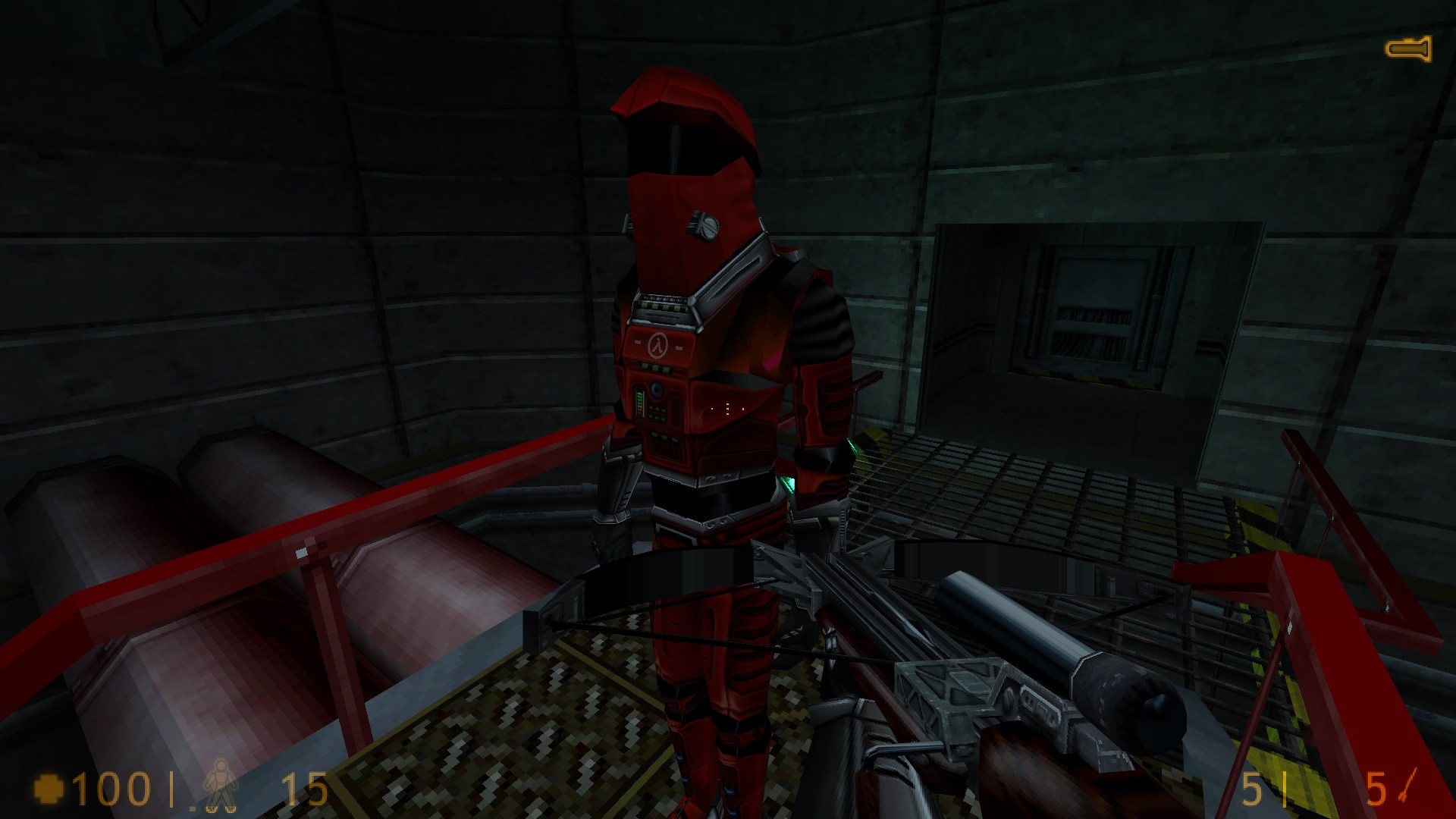This screenshot has width=1456, height=819.
Task: Click the silver badge on the guard's shoulder strap
Action: (704, 226)
